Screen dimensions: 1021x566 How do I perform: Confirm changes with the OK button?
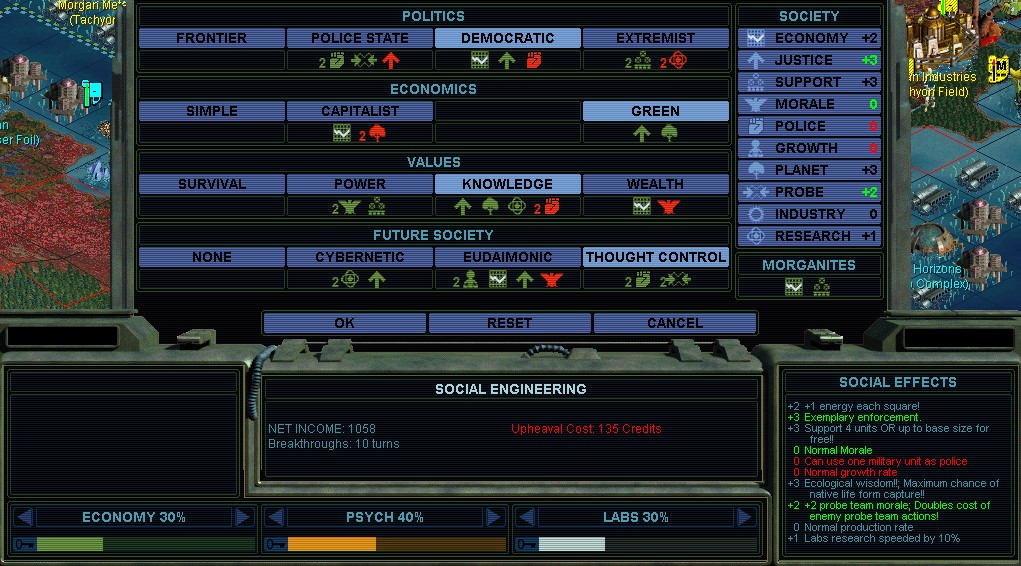[x=344, y=323]
